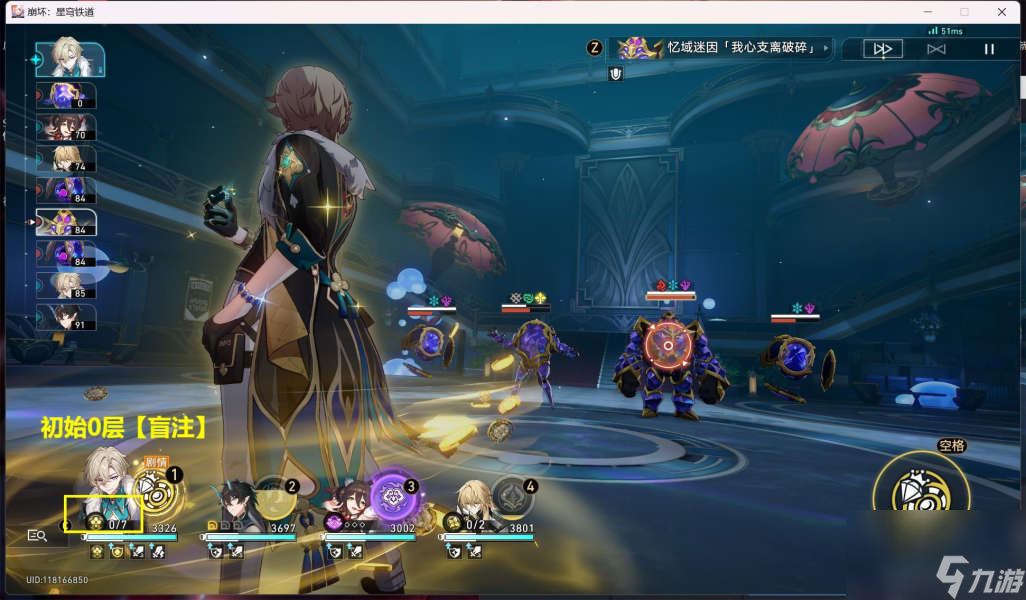Close the game window

1002,12
